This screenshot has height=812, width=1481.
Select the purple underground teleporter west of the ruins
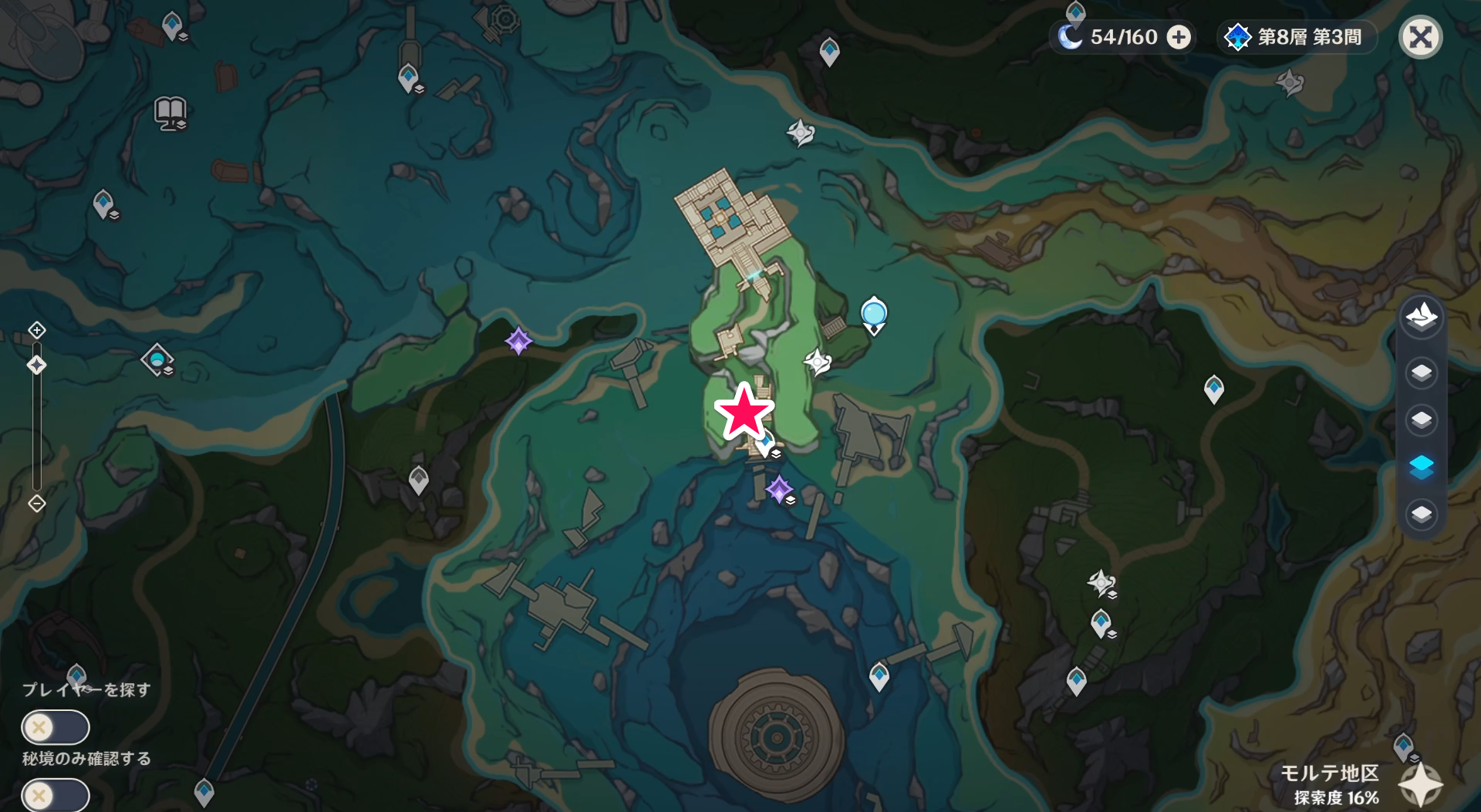pyautogui.click(x=519, y=342)
